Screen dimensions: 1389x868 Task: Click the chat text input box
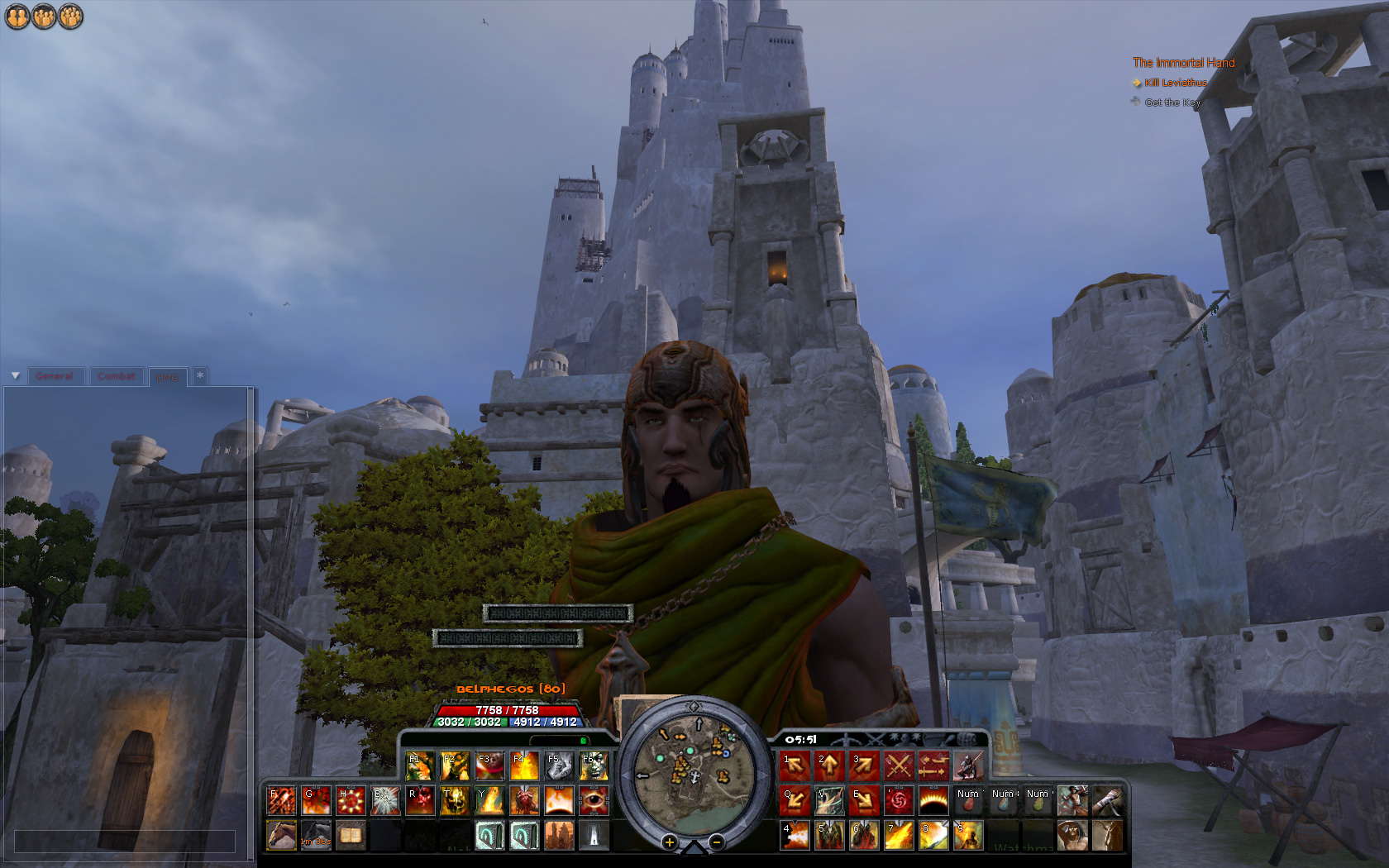[125, 842]
